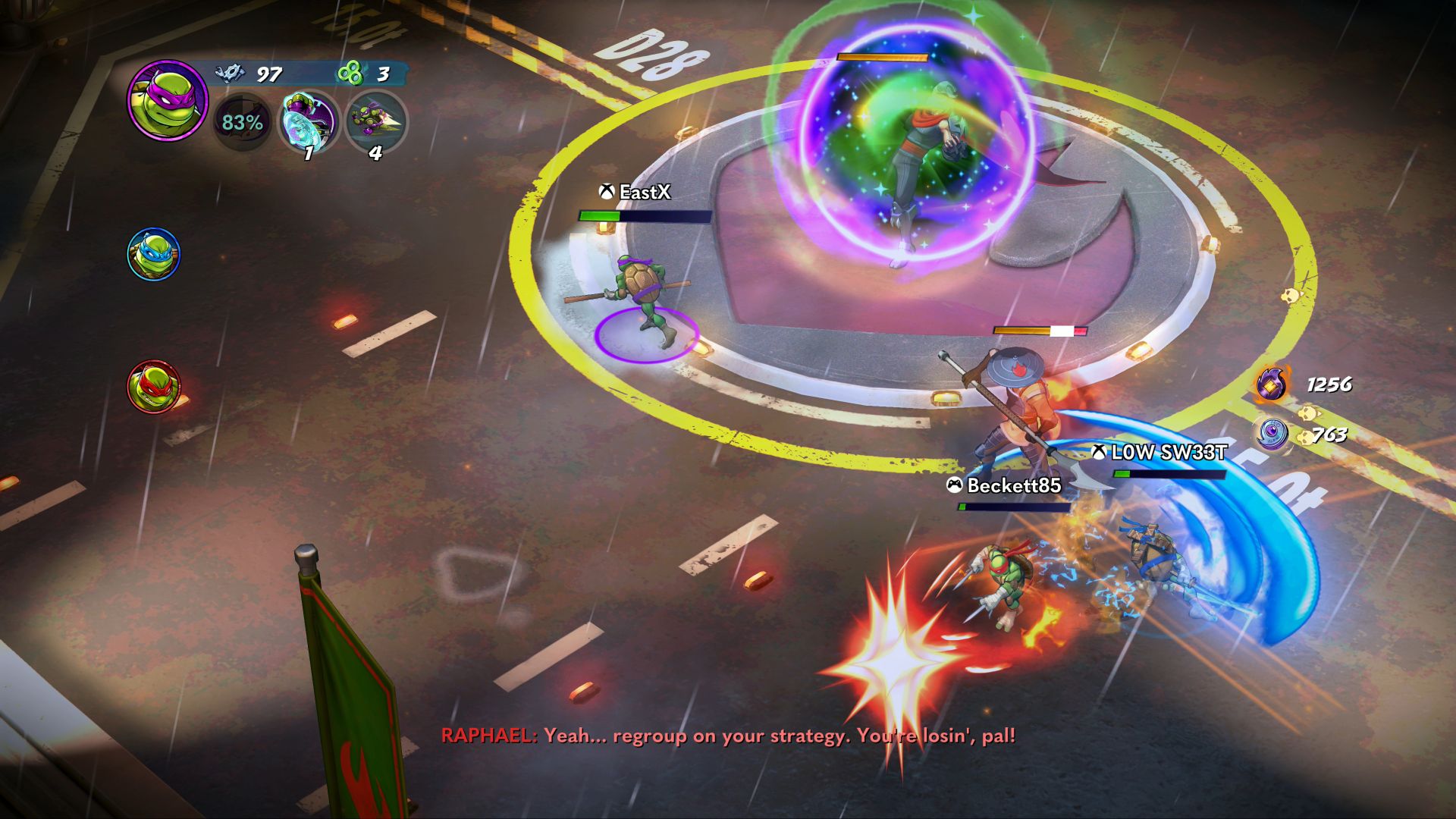
Task: Click the skull icon under the 1256 counter
Action: 1308,413
